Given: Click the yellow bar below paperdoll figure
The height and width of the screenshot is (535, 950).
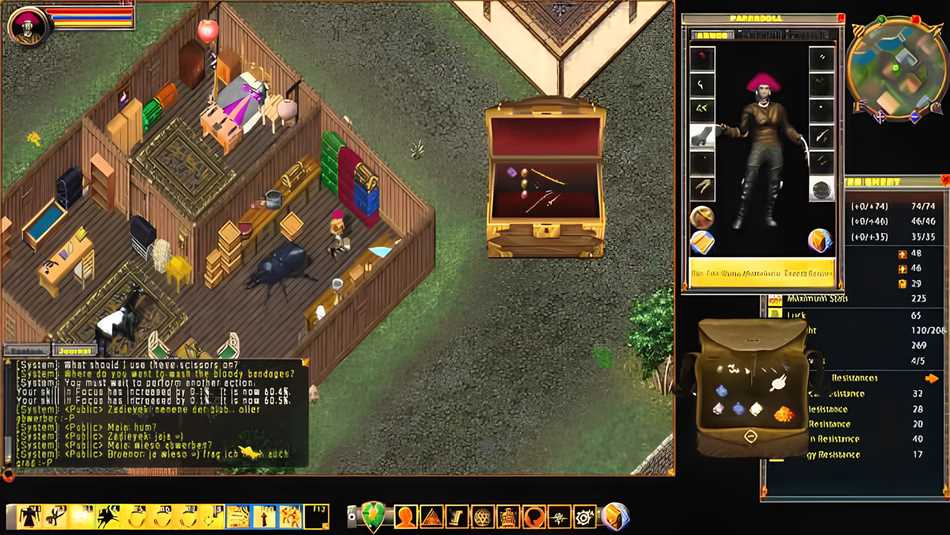Looking at the screenshot, I should coord(762,272).
